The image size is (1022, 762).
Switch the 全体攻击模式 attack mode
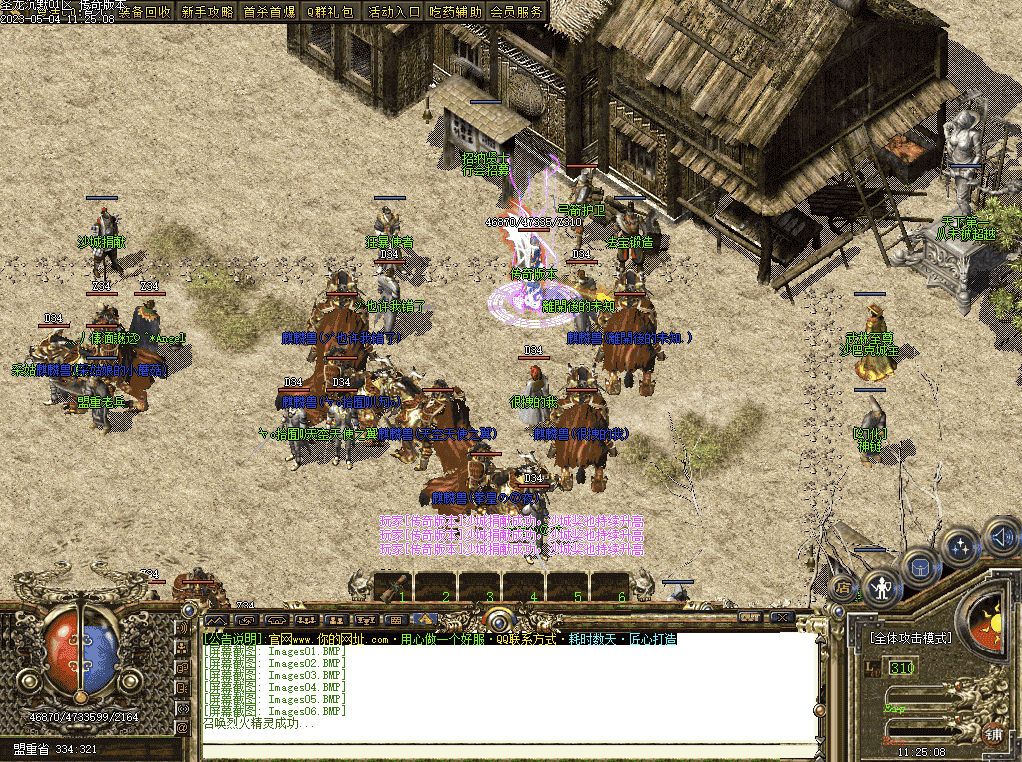point(911,637)
